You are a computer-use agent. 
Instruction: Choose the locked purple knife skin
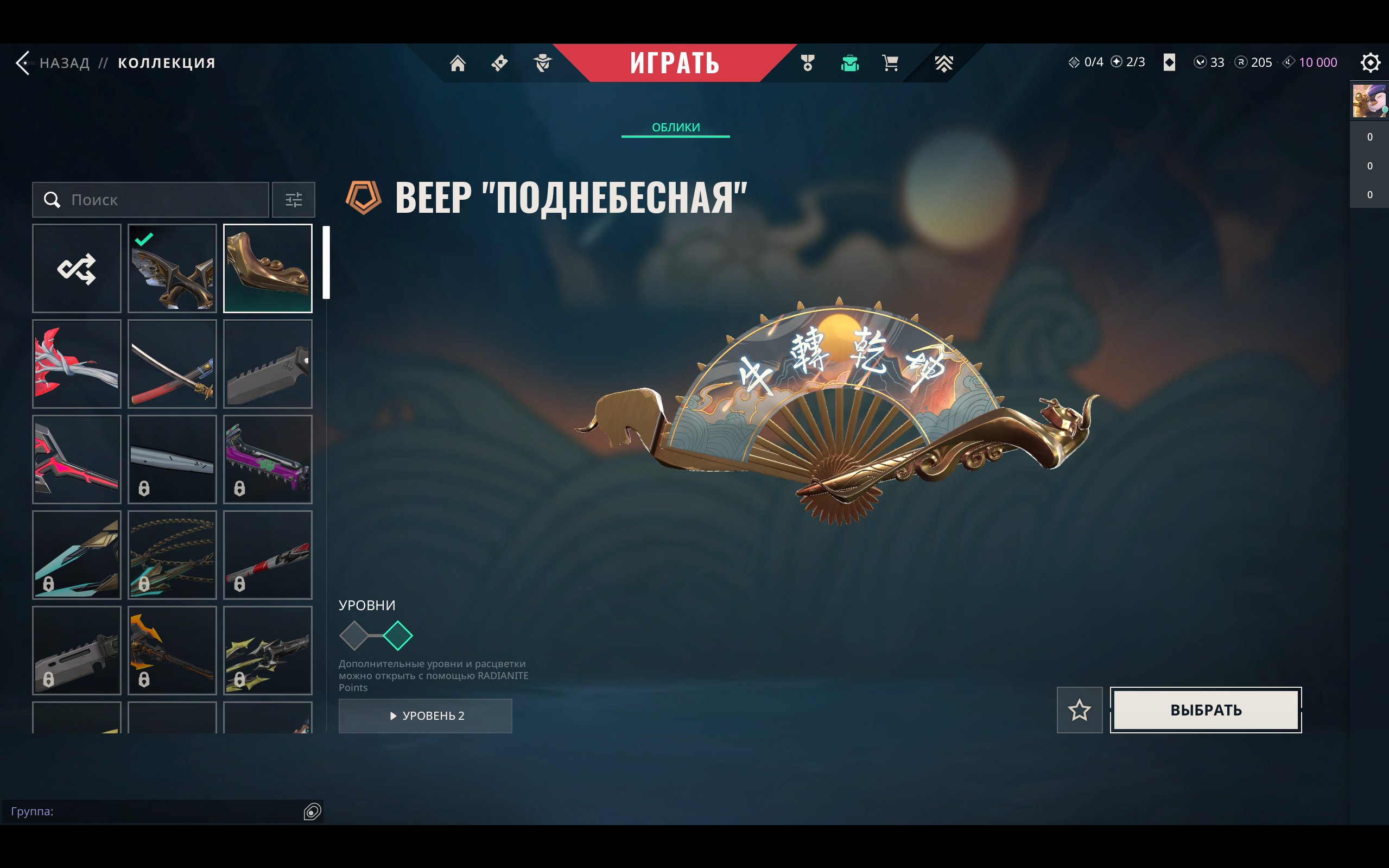point(268,459)
